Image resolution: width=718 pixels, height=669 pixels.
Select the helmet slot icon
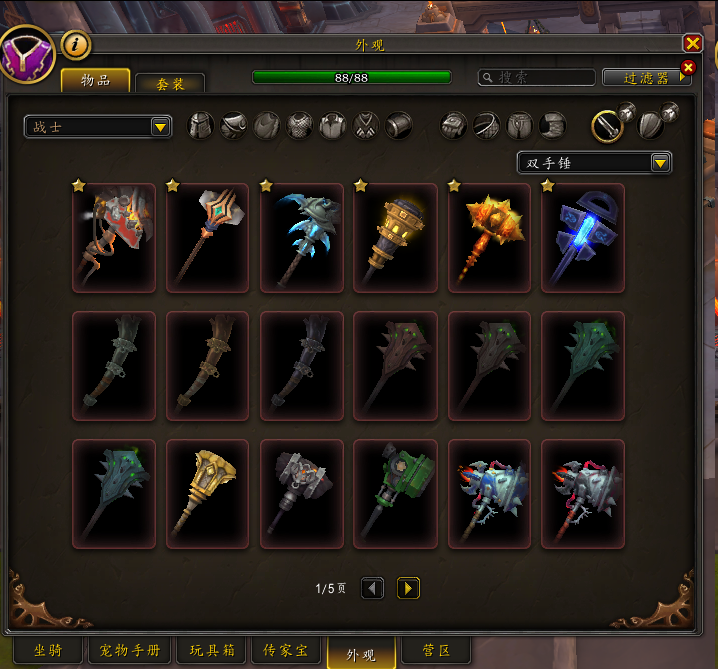coord(202,125)
